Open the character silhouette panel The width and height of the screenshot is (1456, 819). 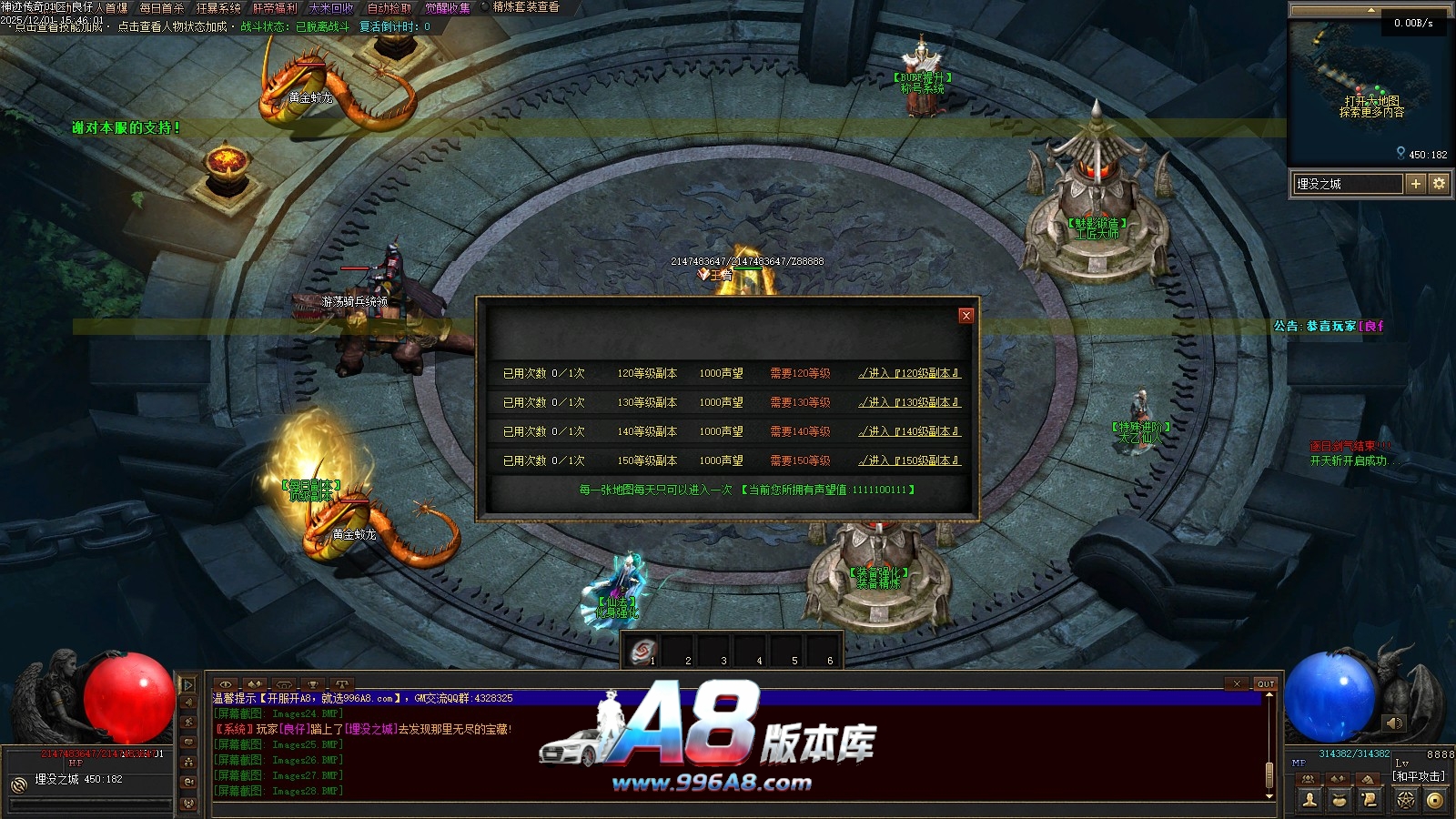point(1310,800)
